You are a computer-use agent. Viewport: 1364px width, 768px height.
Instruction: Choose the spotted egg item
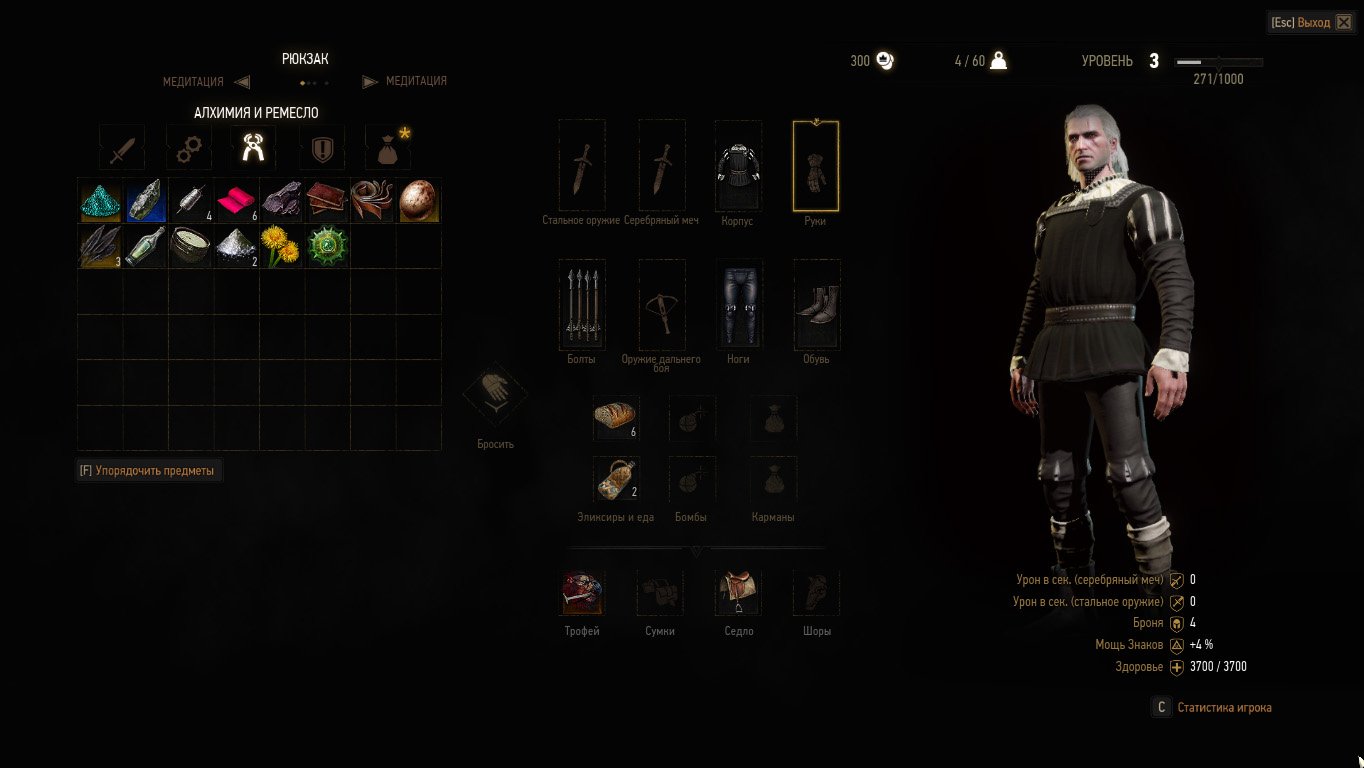(419, 200)
